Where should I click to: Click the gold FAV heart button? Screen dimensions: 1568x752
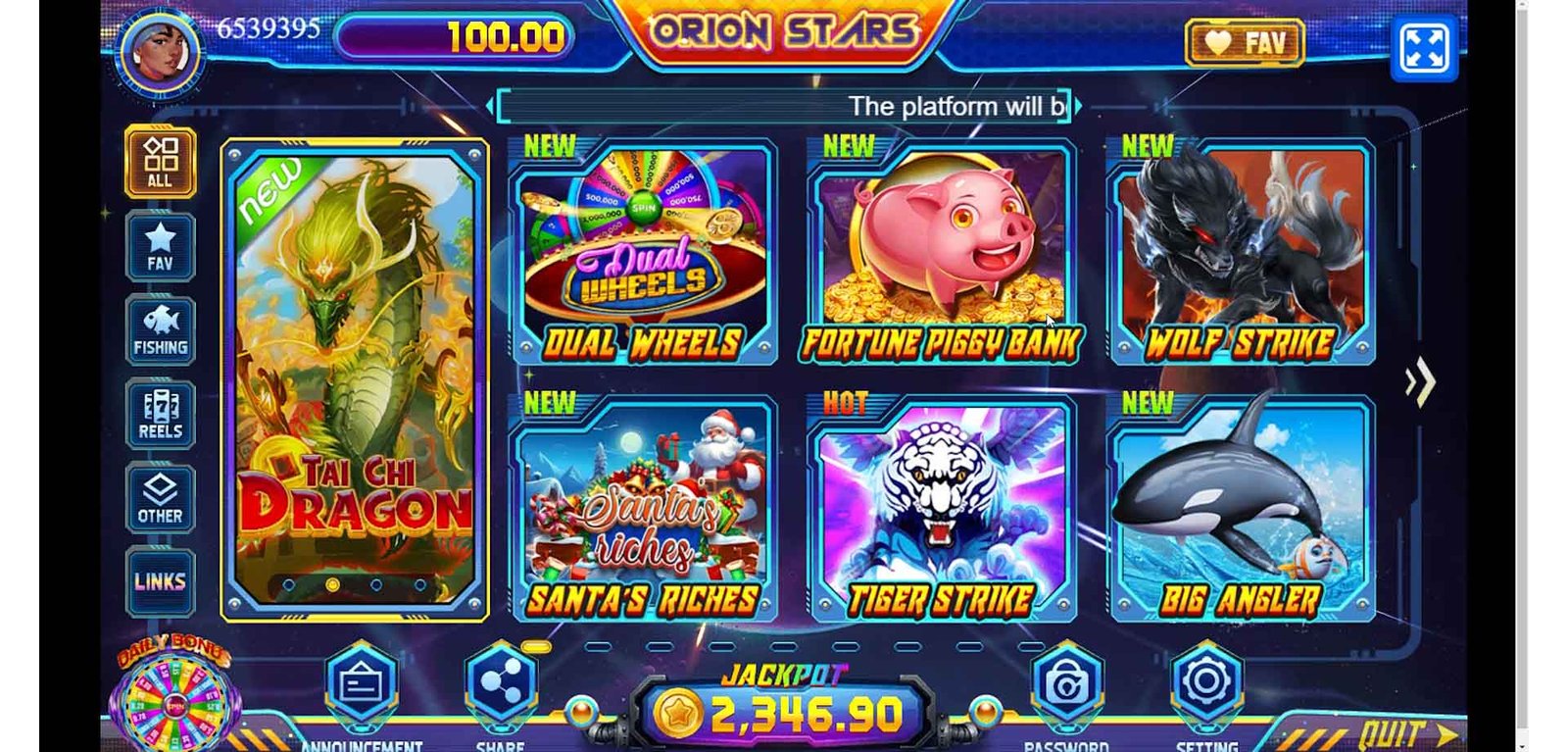[x=1245, y=43]
